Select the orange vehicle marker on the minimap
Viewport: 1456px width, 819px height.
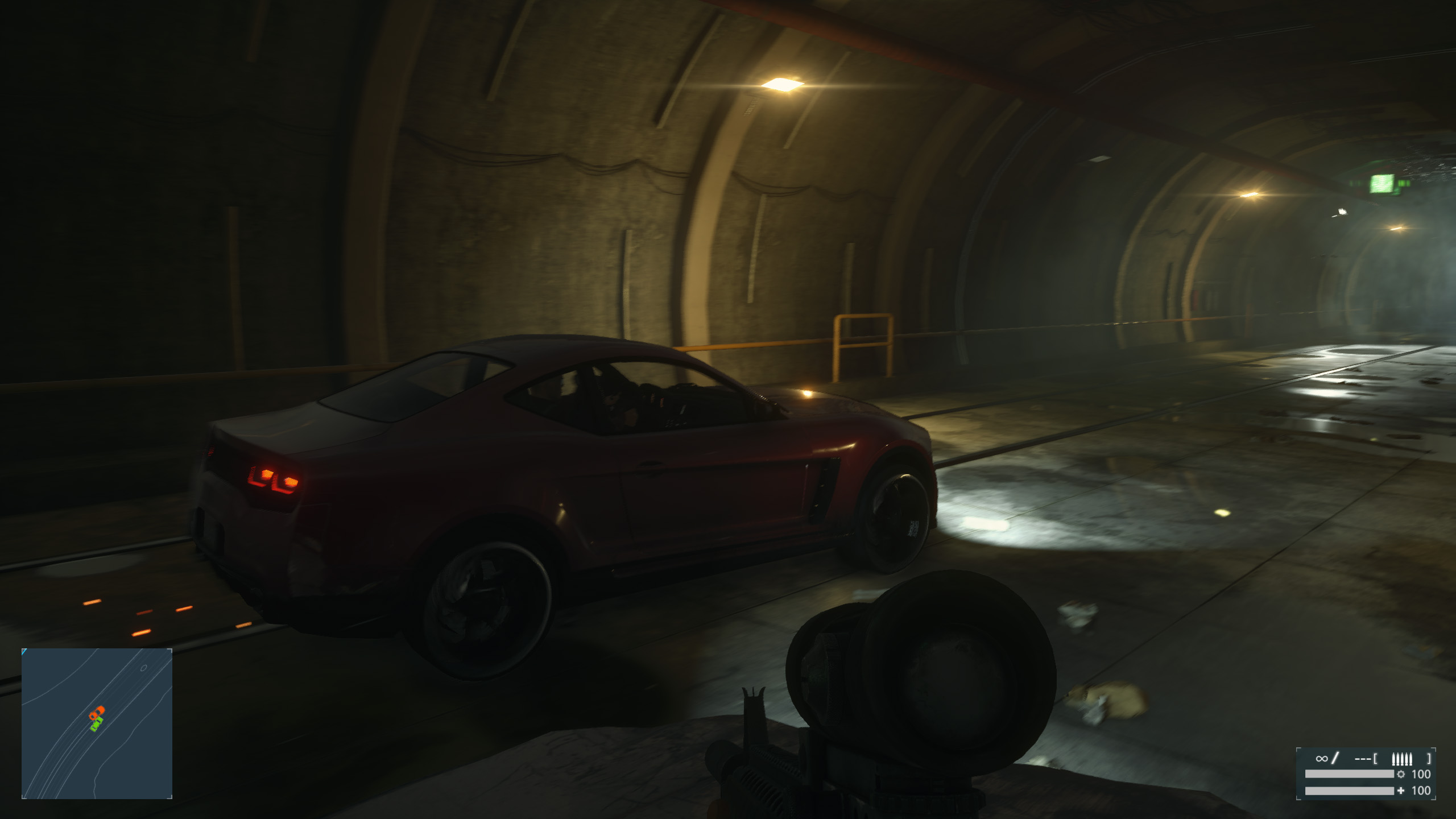(x=97, y=712)
